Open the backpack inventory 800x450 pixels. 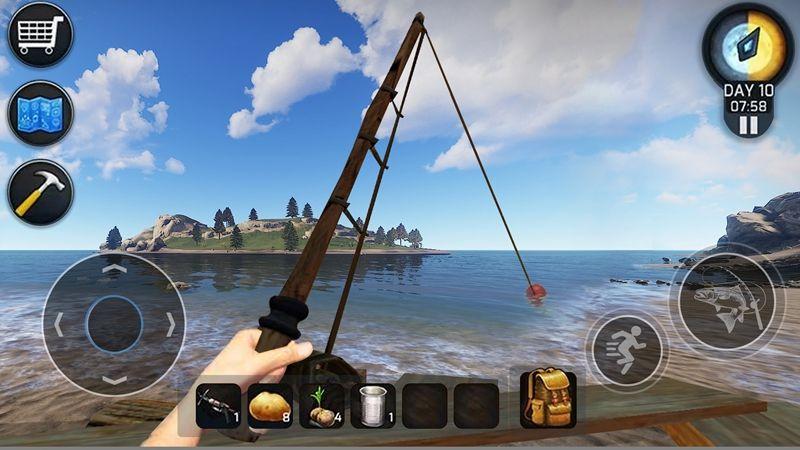(547, 397)
